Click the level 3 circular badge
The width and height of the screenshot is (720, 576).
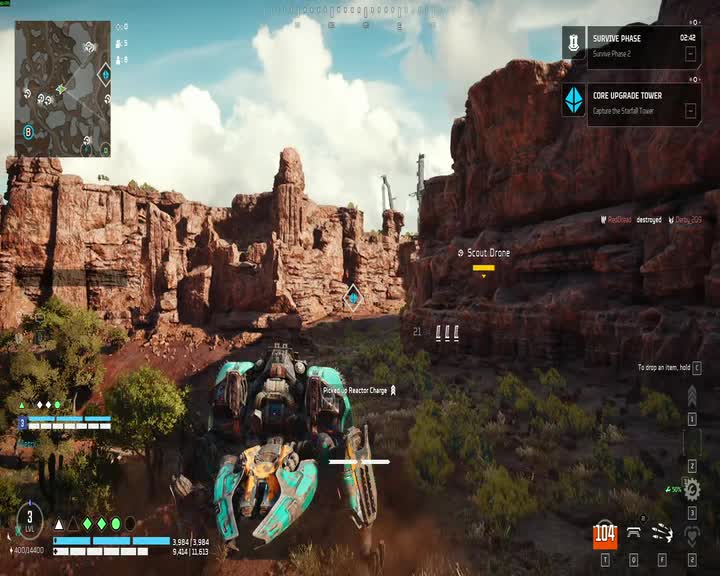pos(30,518)
